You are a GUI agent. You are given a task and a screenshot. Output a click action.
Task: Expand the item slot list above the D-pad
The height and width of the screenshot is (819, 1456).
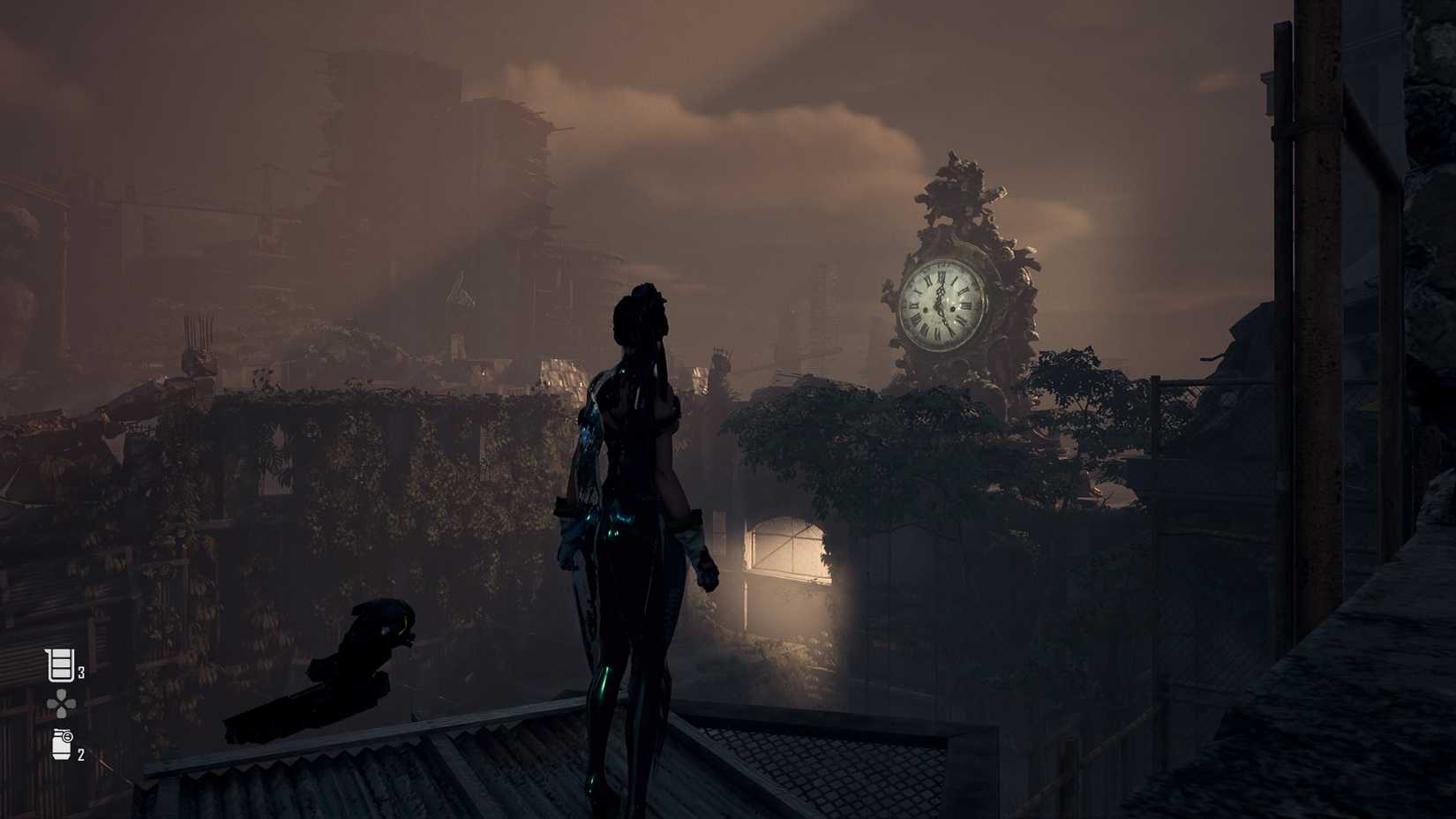(59, 667)
